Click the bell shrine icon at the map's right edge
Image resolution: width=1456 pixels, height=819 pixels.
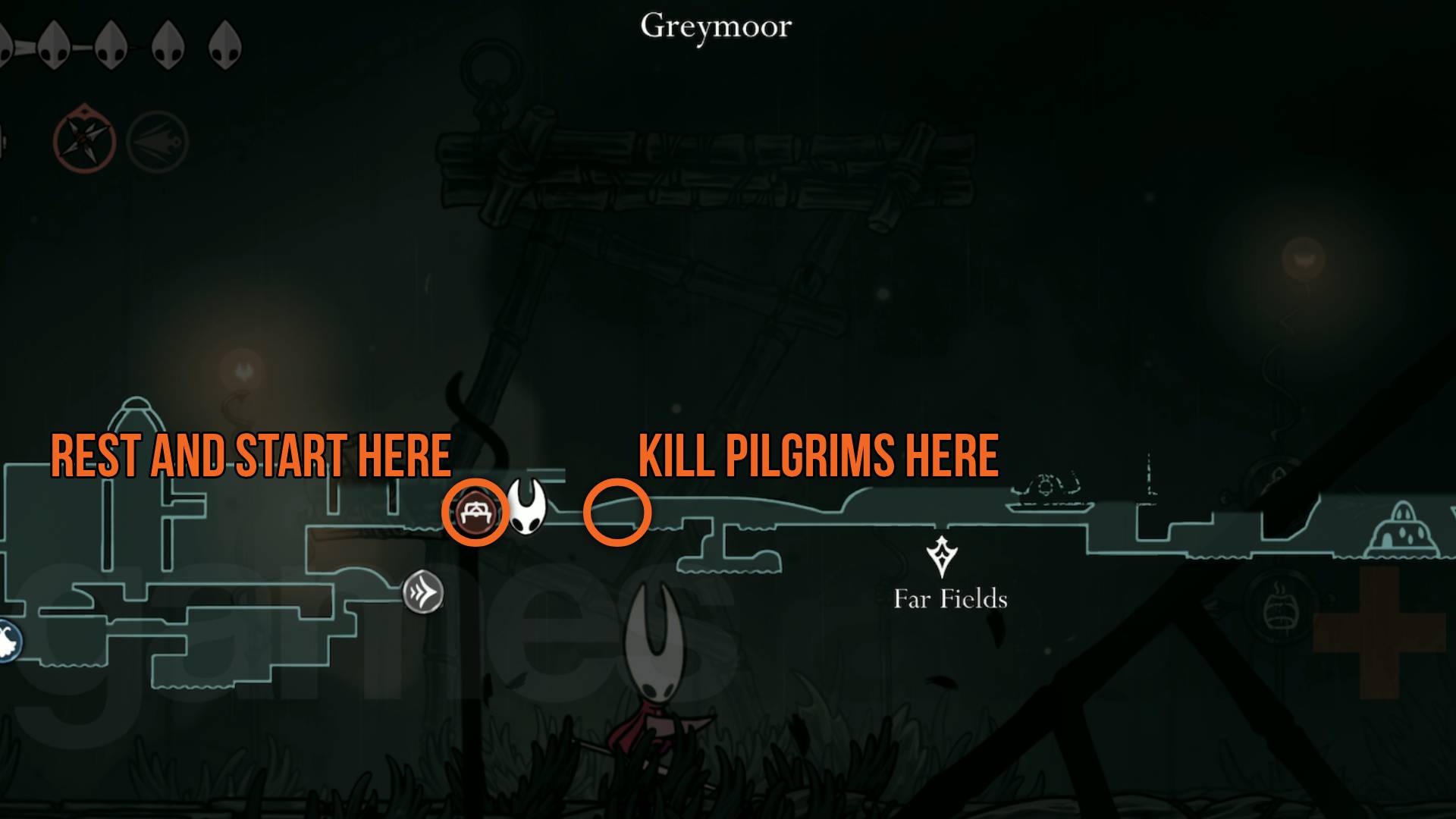[1403, 529]
